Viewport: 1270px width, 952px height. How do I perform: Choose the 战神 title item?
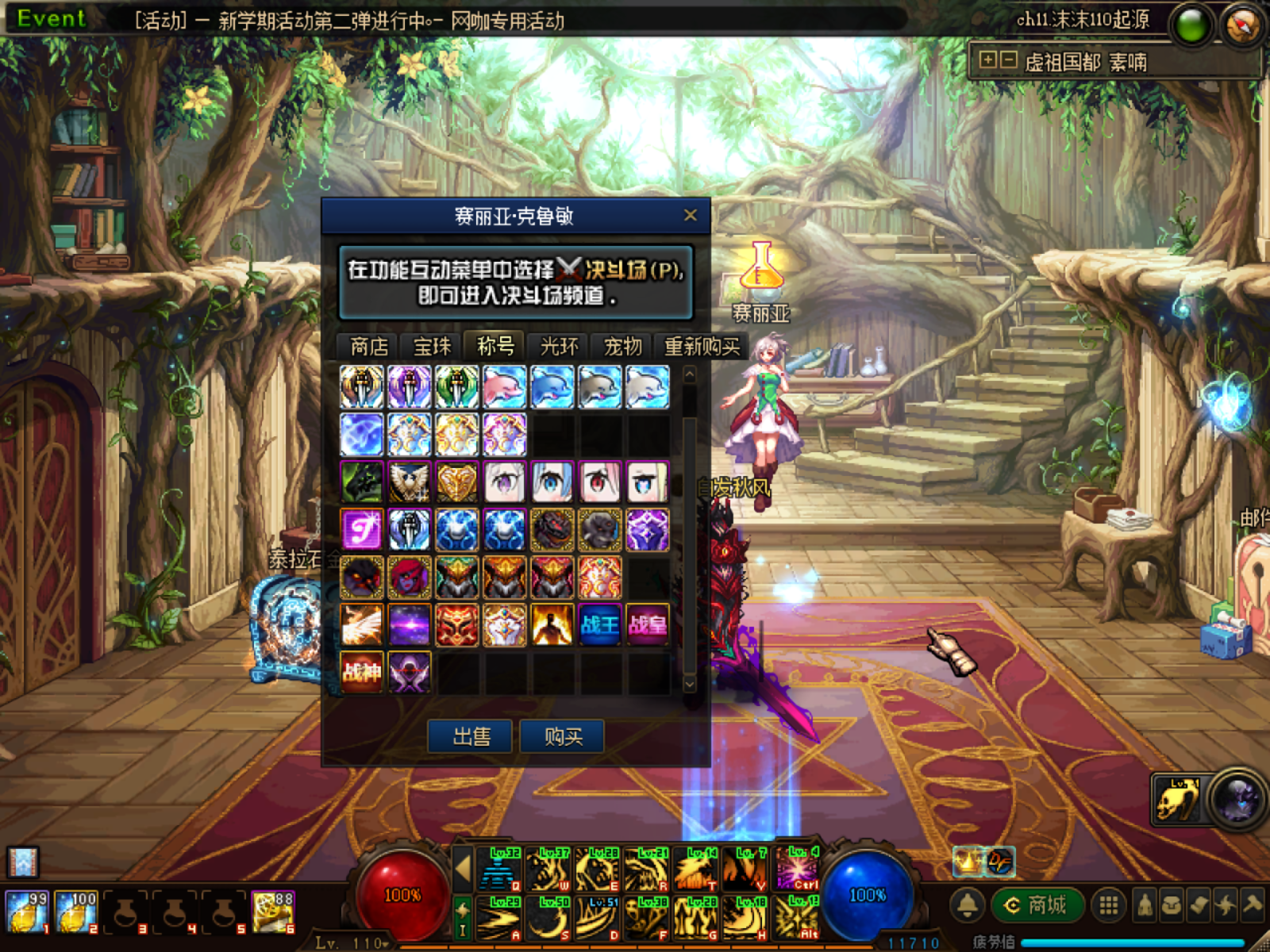point(362,673)
